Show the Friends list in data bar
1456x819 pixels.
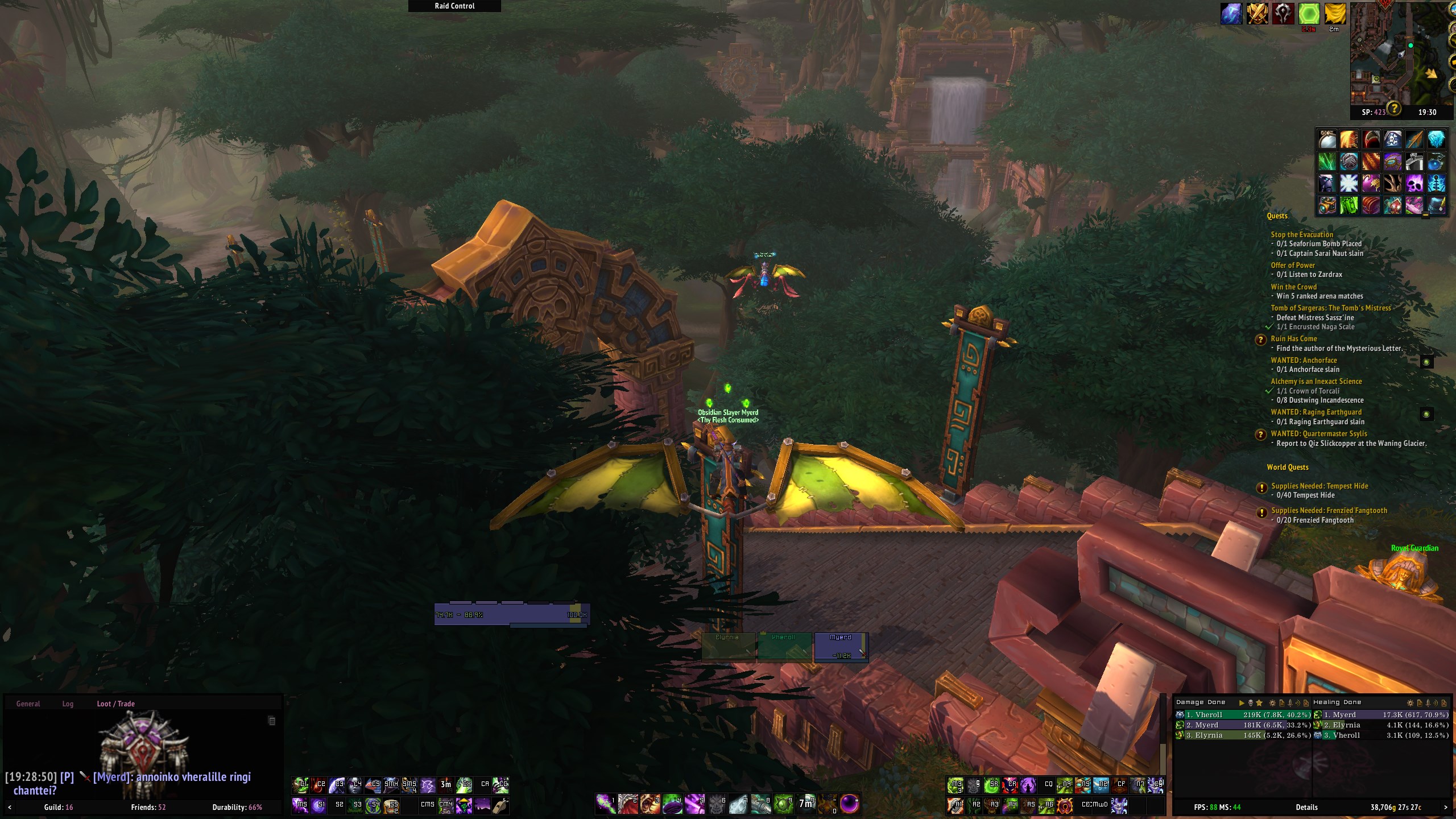pyautogui.click(x=148, y=807)
